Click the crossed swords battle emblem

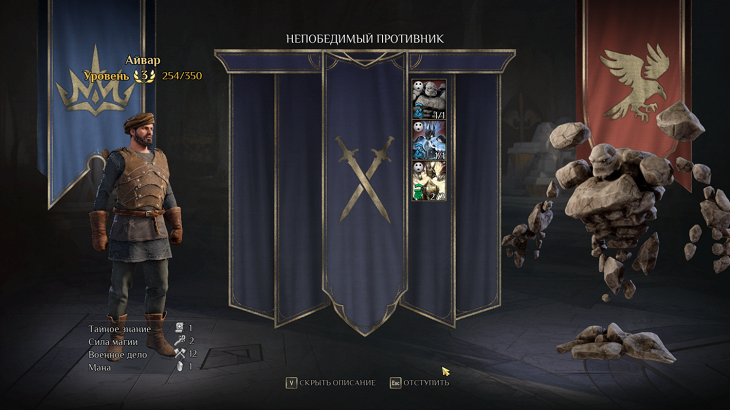pyautogui.click(x=365, y=178)
